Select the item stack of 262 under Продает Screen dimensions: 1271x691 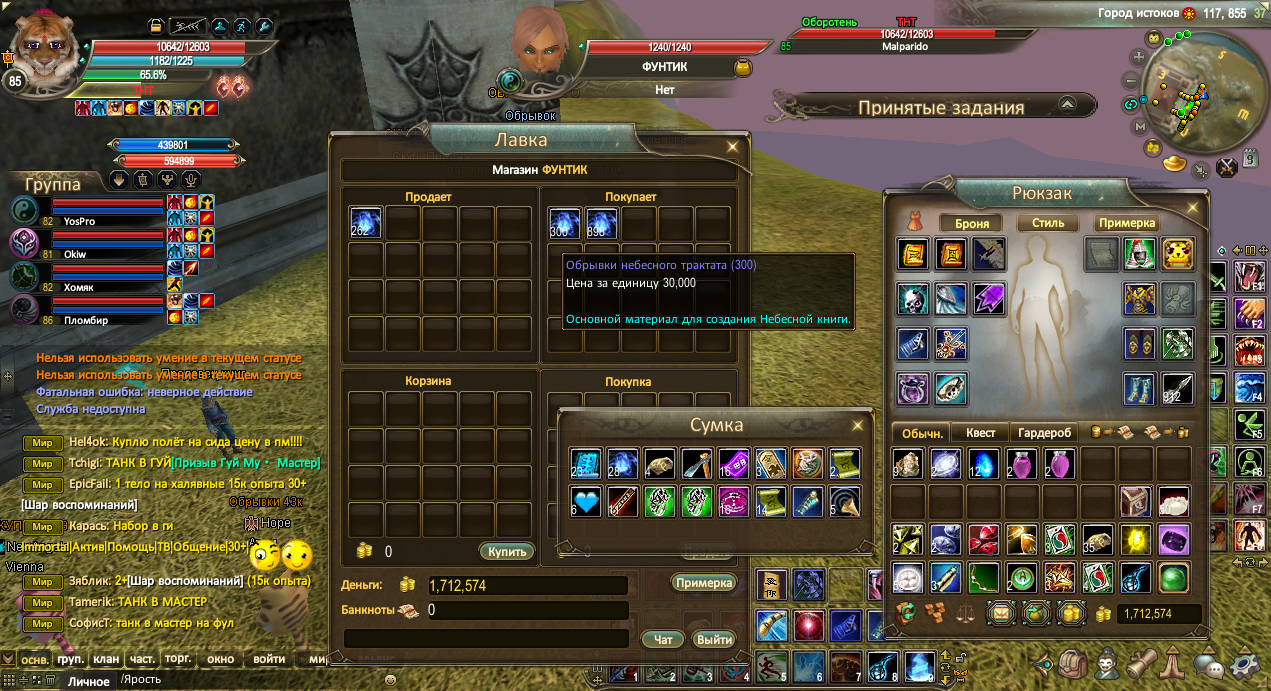click(x=366, y=223)
